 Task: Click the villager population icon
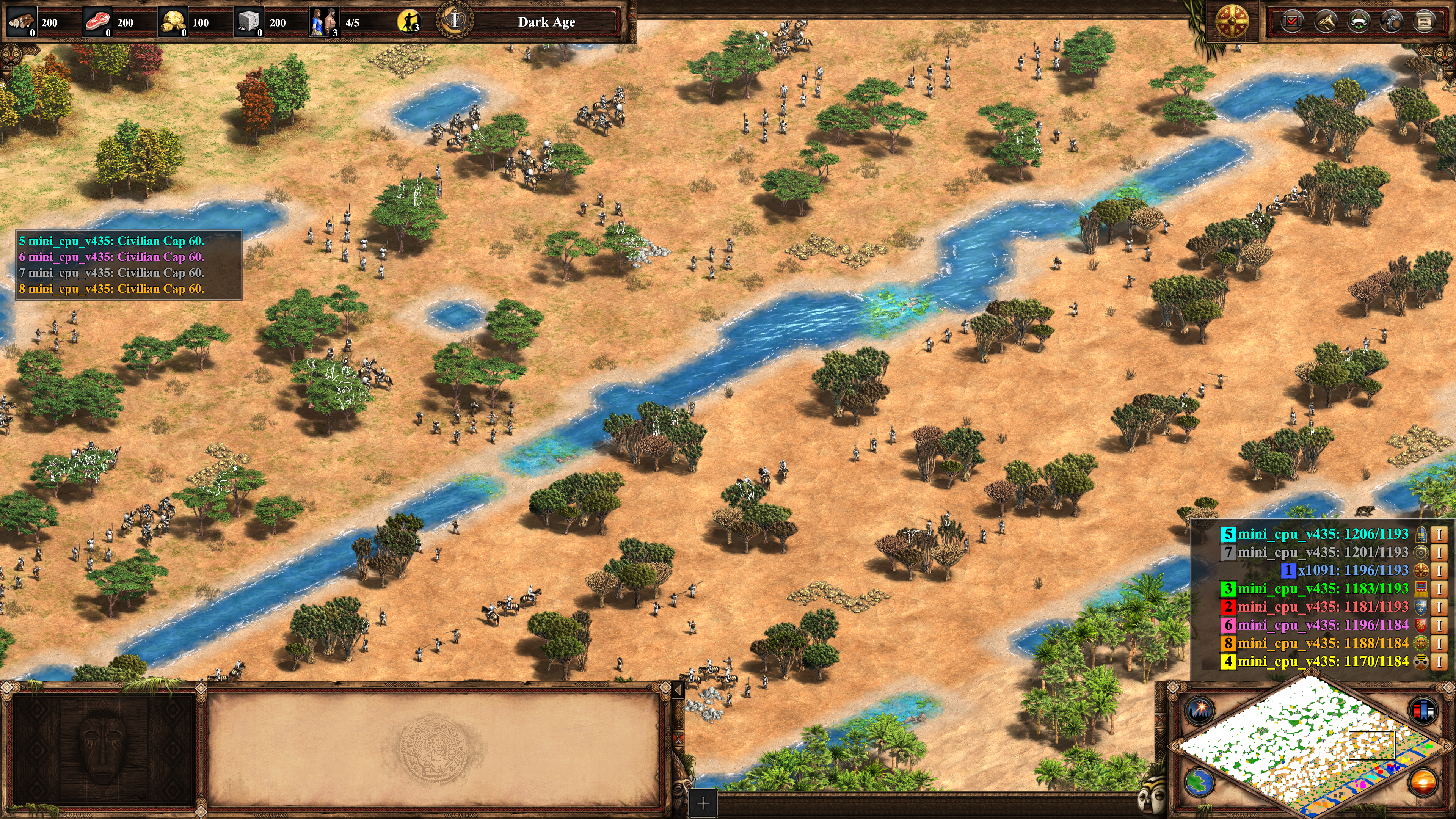[324, 23]
